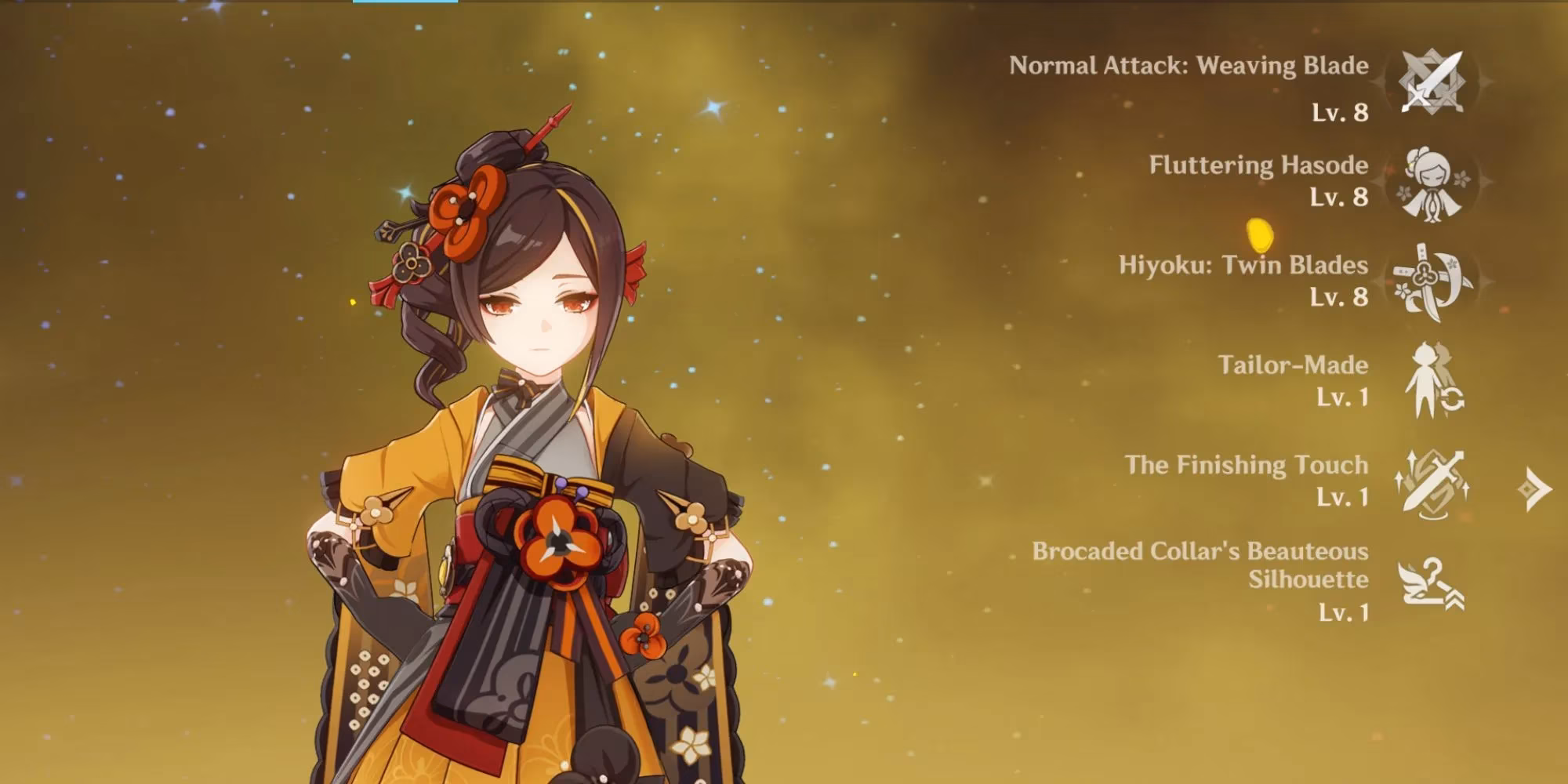Open the Normal Attack: Weaving Blade talent
Viewport: 1568px width, 784px height.
coord(1432,82)
